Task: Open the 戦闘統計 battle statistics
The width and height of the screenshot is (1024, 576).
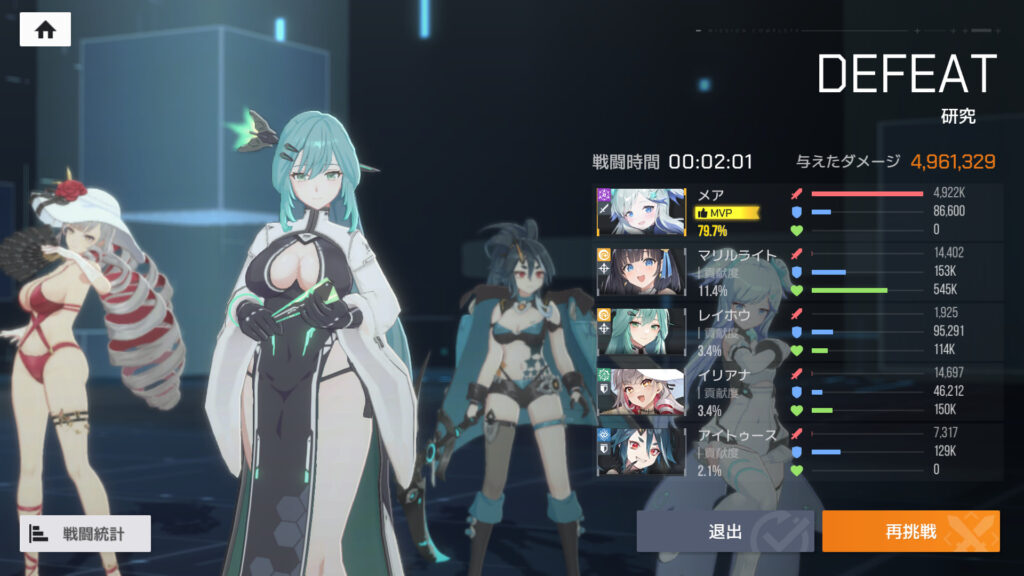Action: (85, 533)
